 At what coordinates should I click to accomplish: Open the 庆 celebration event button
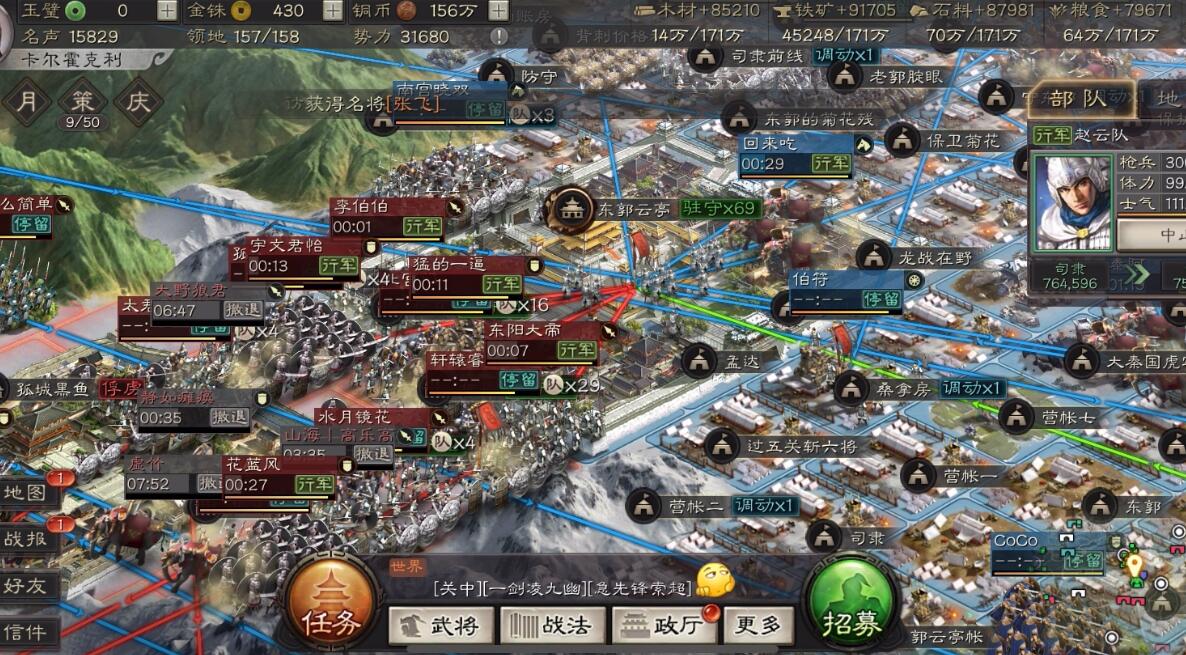(x=138, y=102)
